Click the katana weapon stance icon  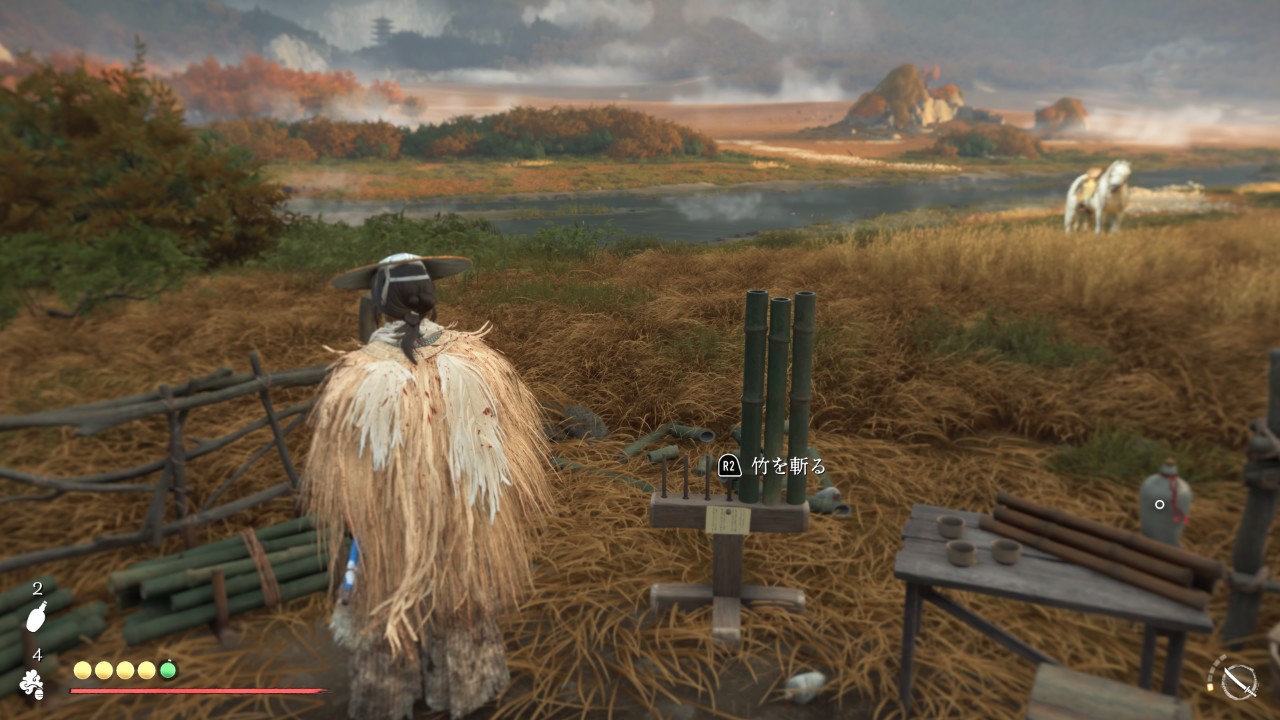tap(1239, 681)
